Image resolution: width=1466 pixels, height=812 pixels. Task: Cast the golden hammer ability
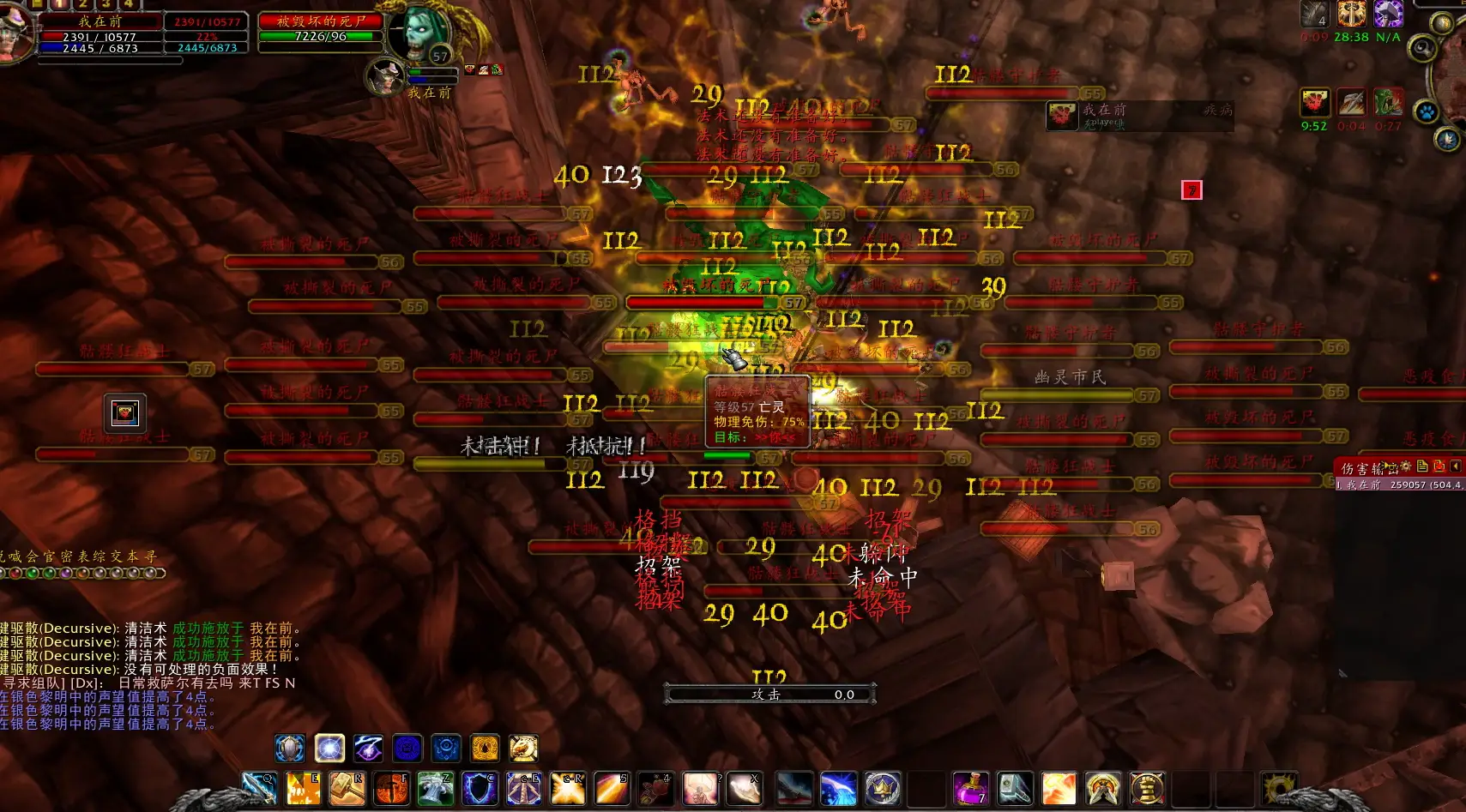tap(347, 787)
